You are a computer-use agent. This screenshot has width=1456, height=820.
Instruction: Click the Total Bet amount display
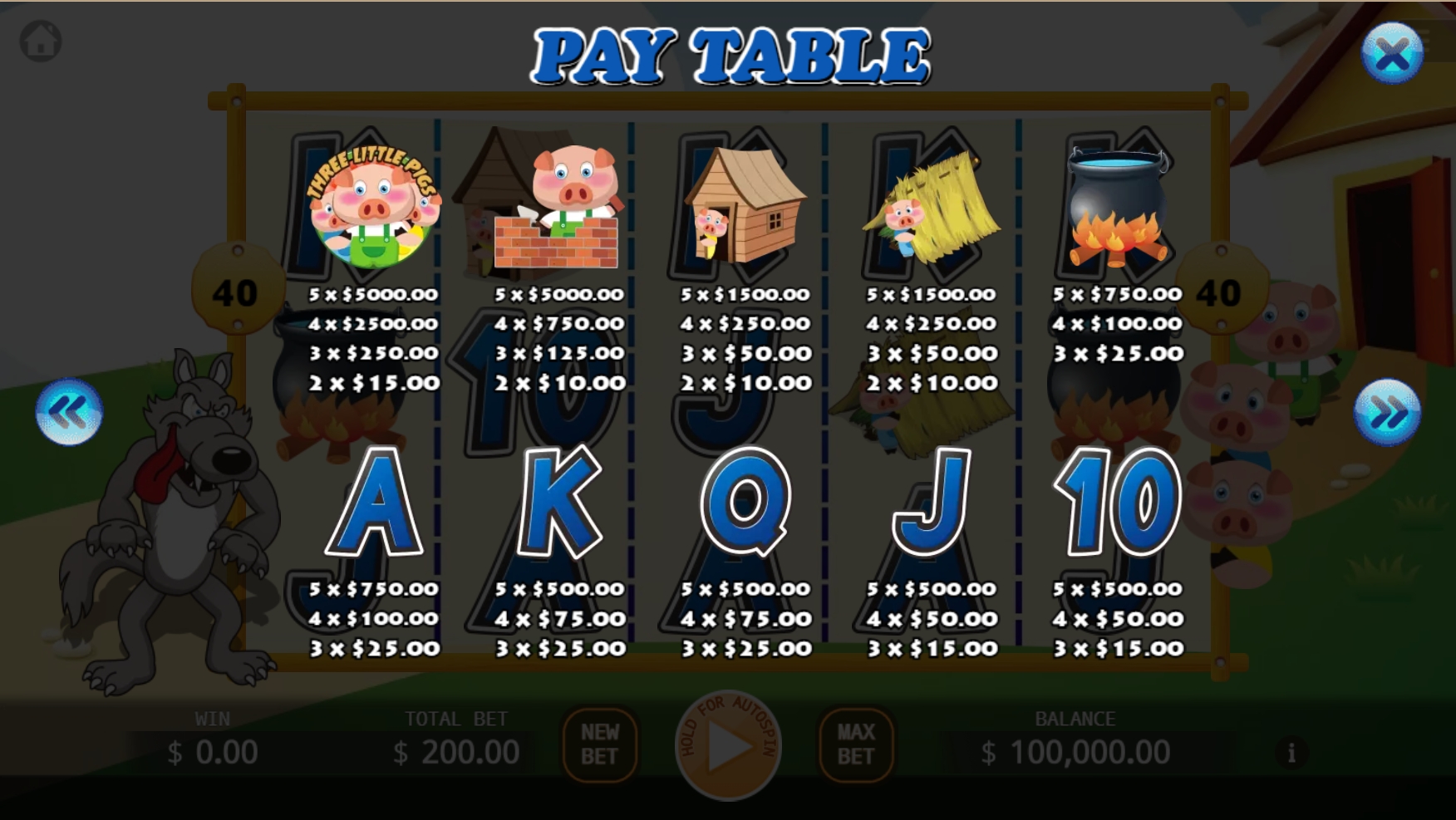(x=456, y=752)
